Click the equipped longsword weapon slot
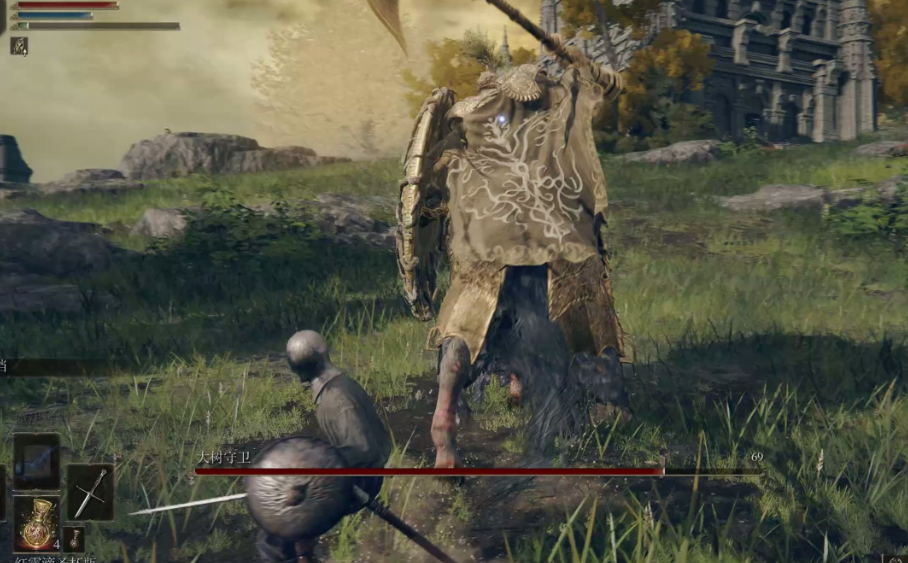 (90, 491)
